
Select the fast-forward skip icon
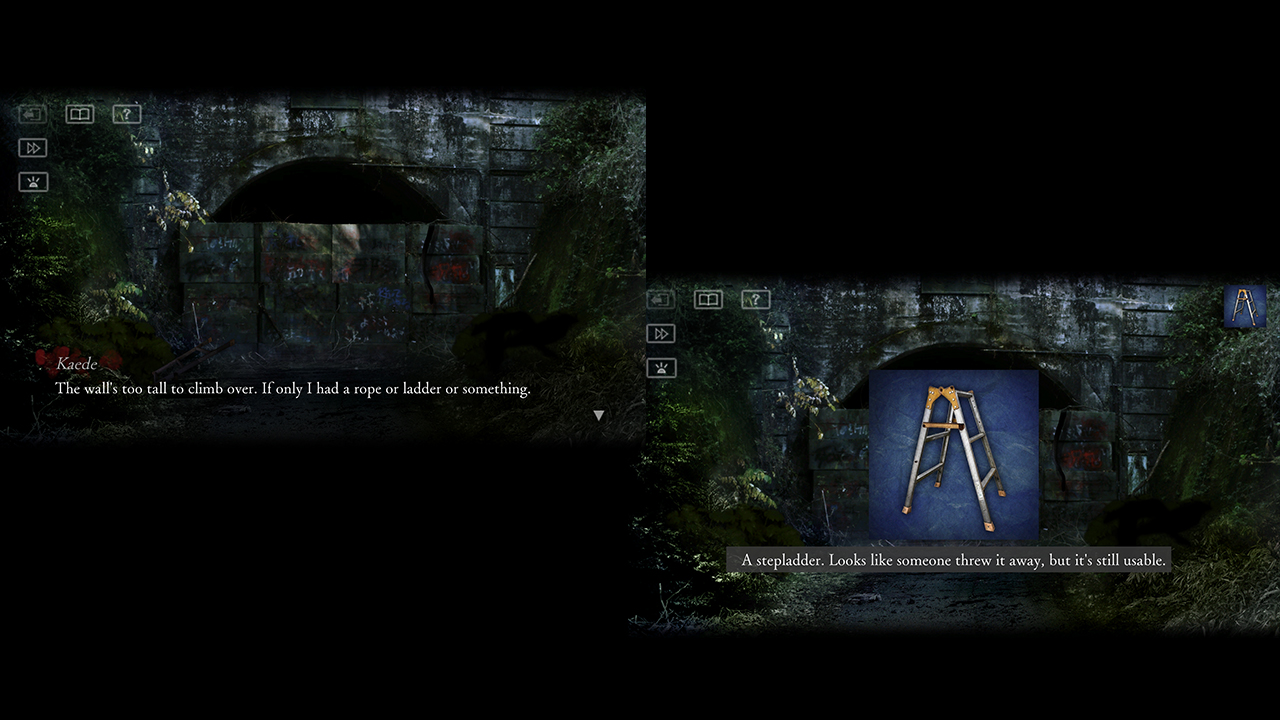pyautogui.click(x=32, y=147)
